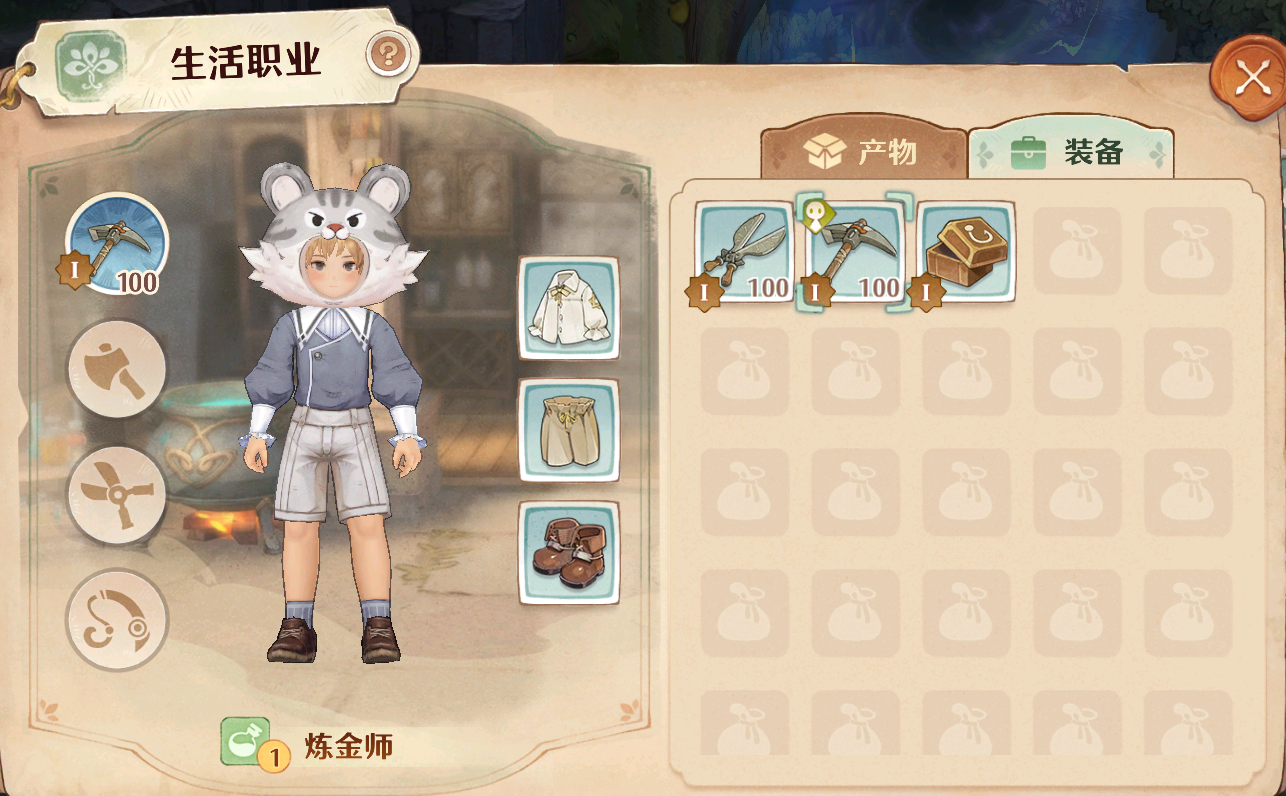Select the pickaxe item in inventory grid
The image size is (1286, 796).
tap(855, 252)
